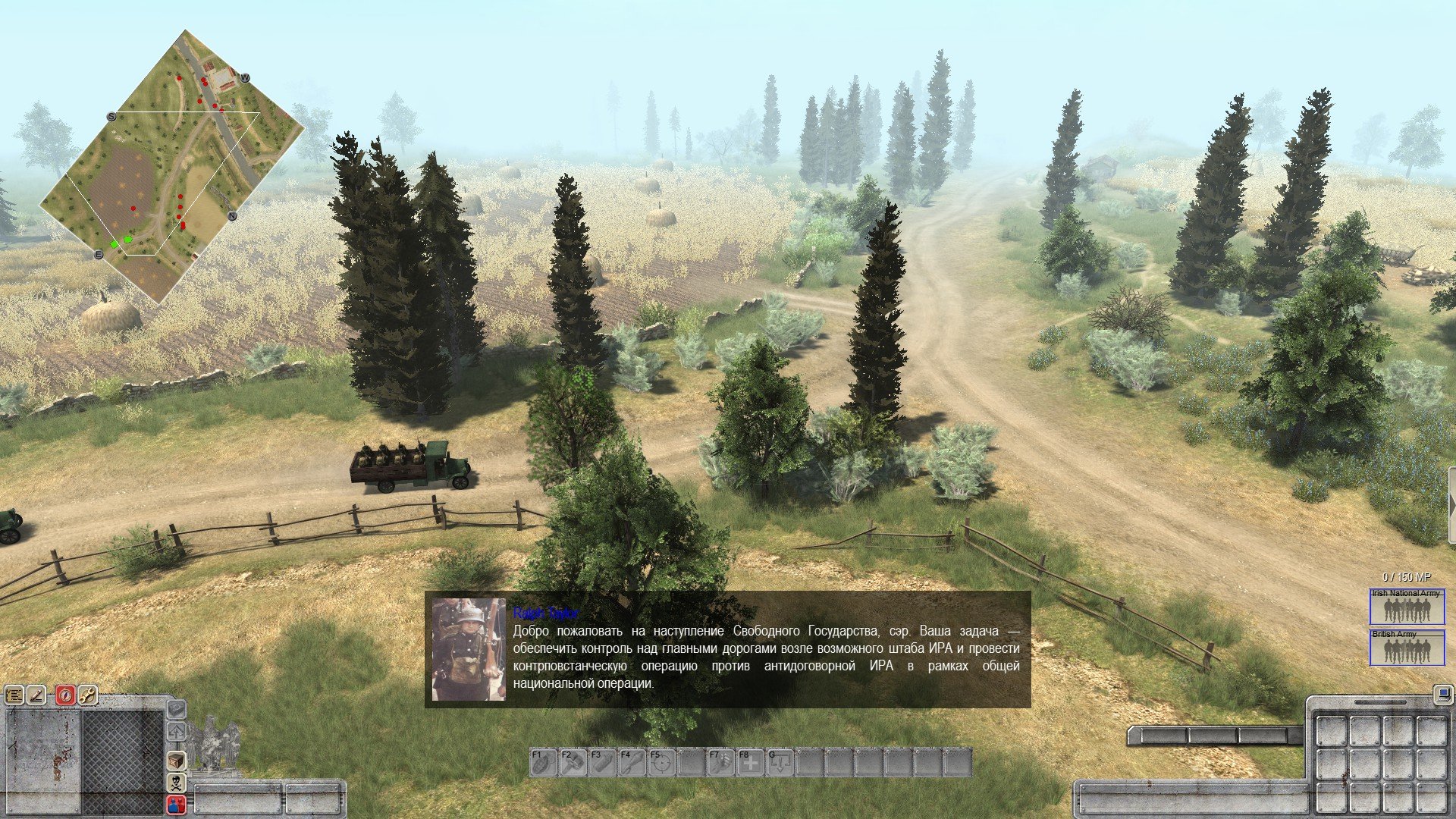Click the wooden crate inventory button
Image resolution: width=1456 pixels, height=819 pixels.
coord(177,761)
